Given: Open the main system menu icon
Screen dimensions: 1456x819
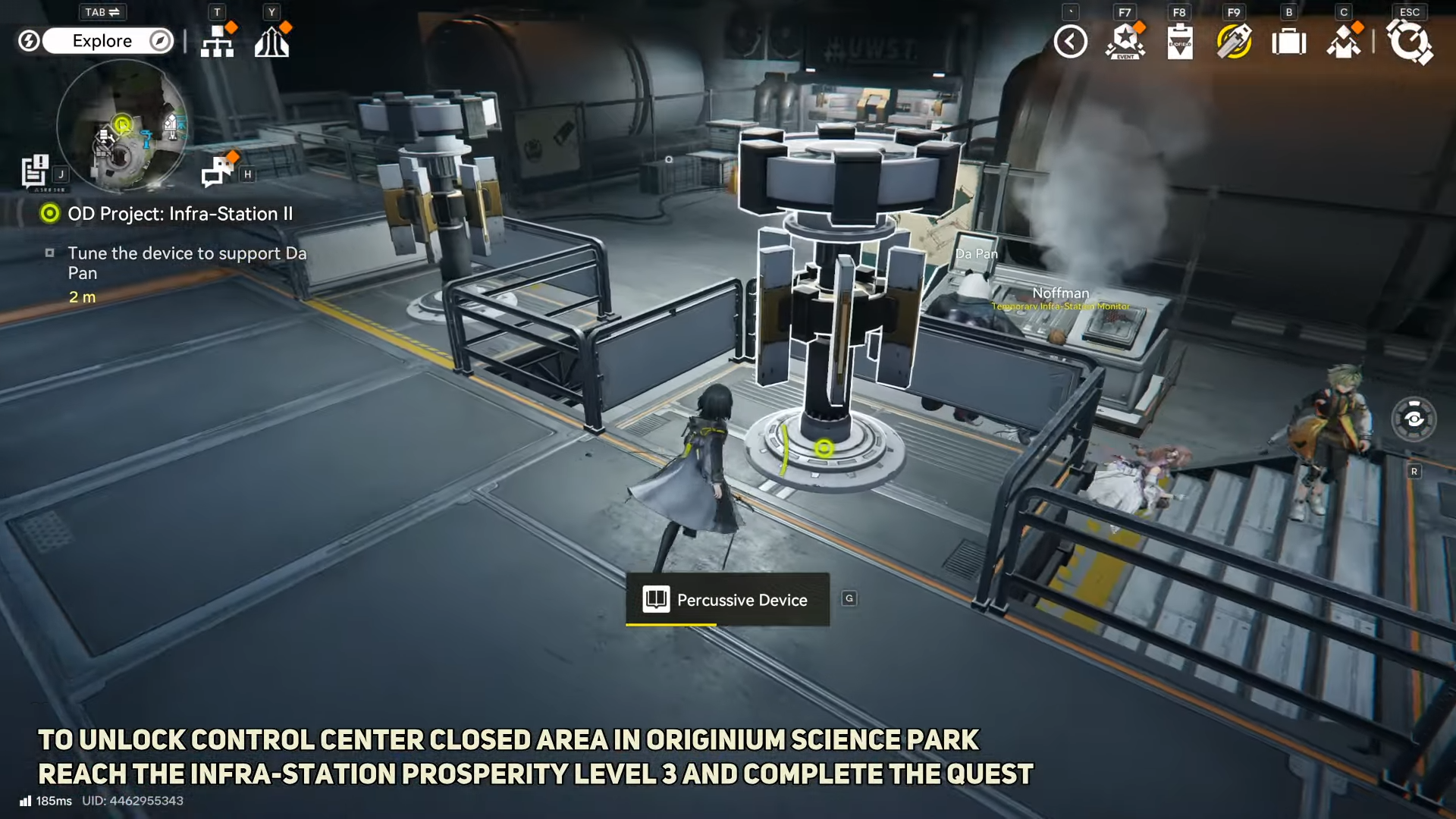Looking at the screenshot, I should [x=1410, y=42].
